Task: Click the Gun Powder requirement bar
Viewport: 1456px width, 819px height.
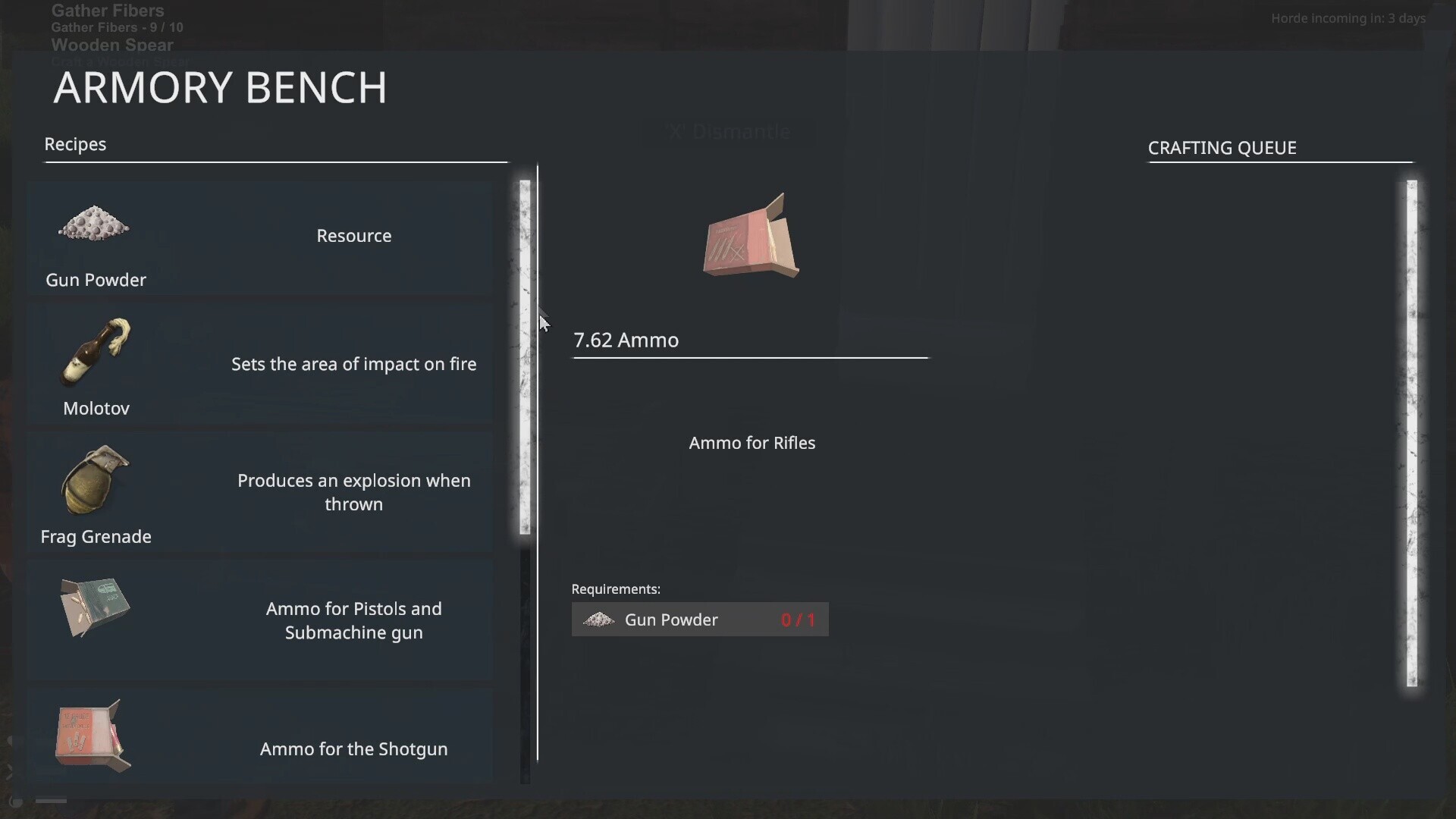Action: 699,620
